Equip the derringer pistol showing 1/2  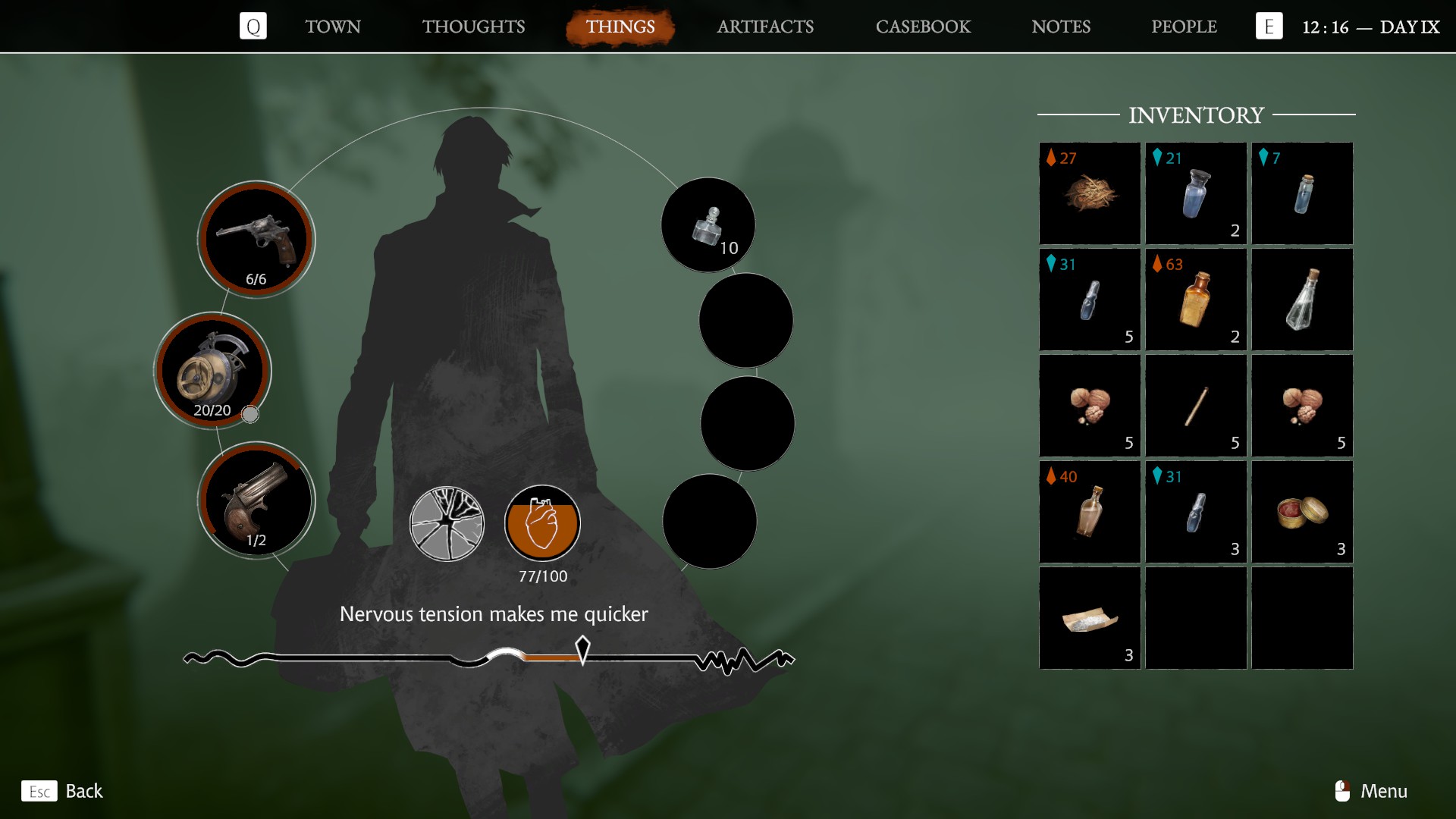258,500
